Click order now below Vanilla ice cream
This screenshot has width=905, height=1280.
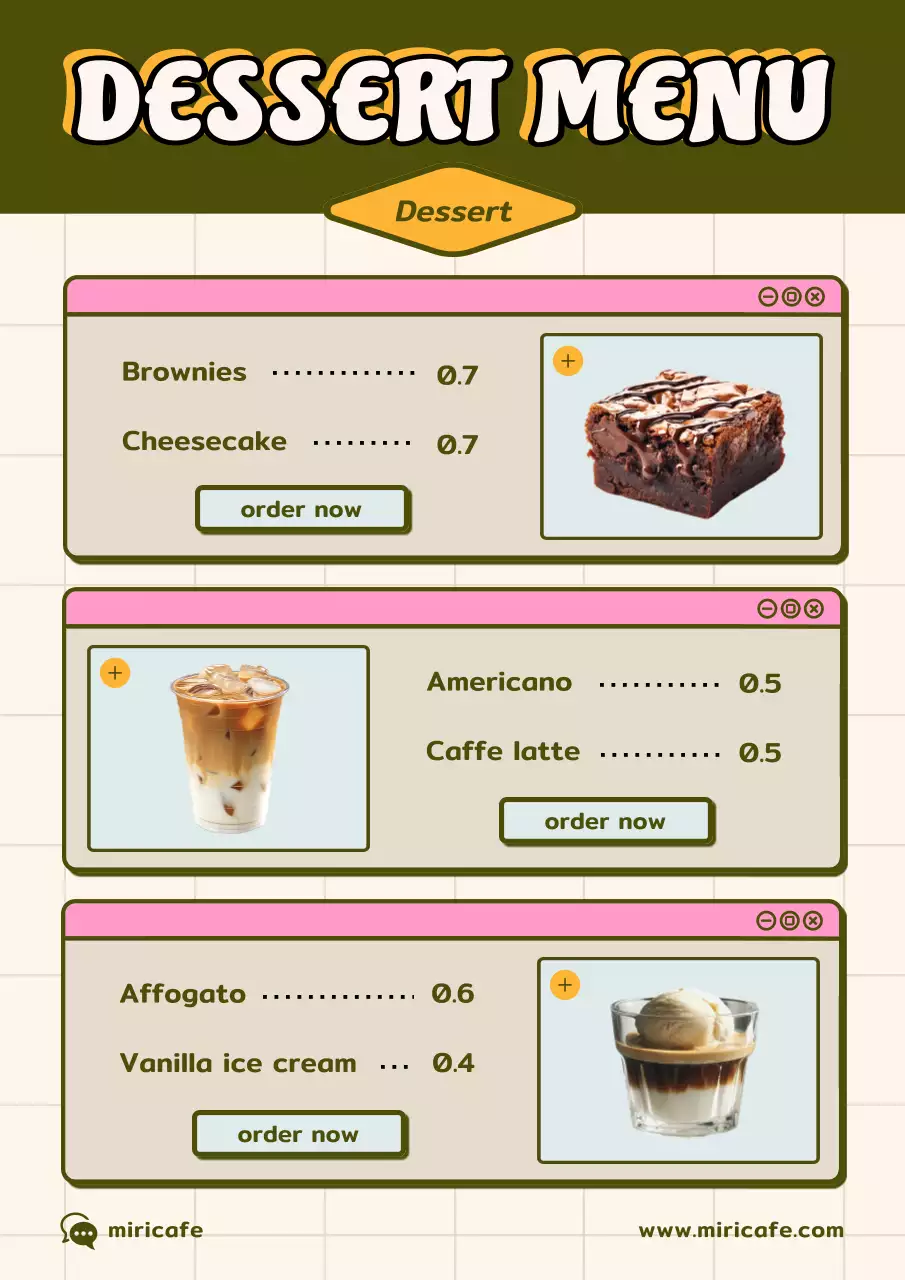(x=298, y=1134)
